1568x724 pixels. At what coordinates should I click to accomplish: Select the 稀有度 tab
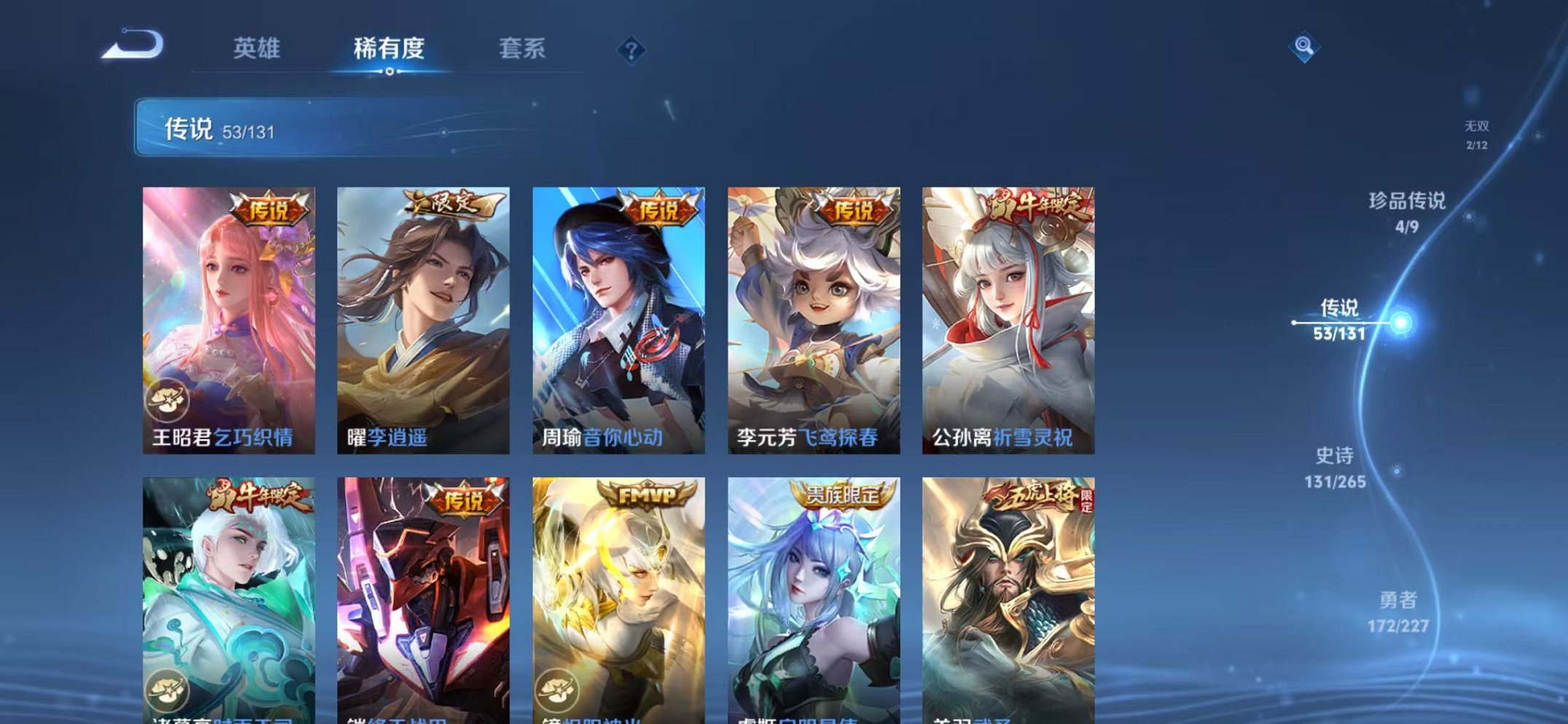[x=390, y=50]
